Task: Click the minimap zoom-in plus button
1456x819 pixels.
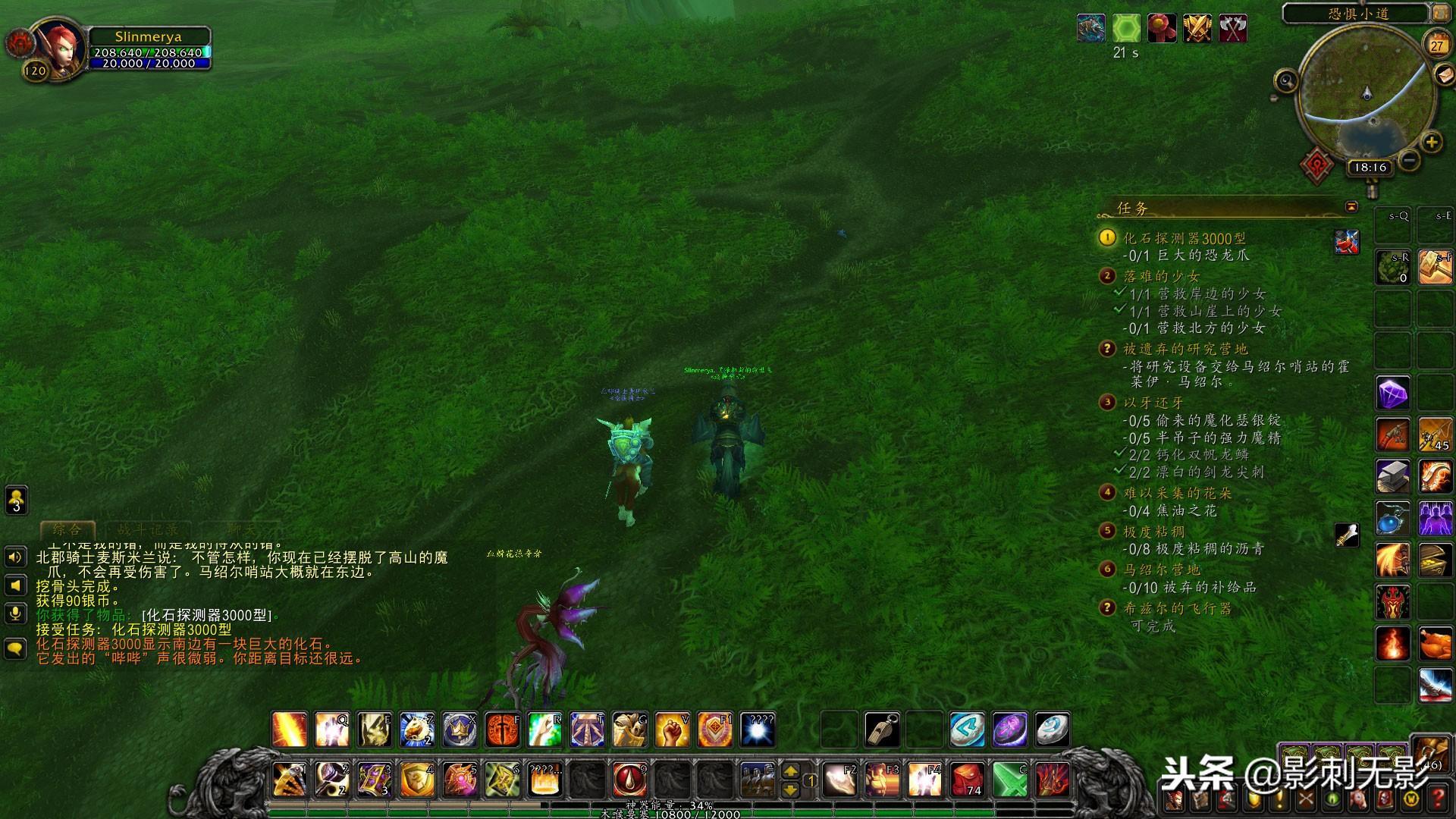Action: point(1431,142)
